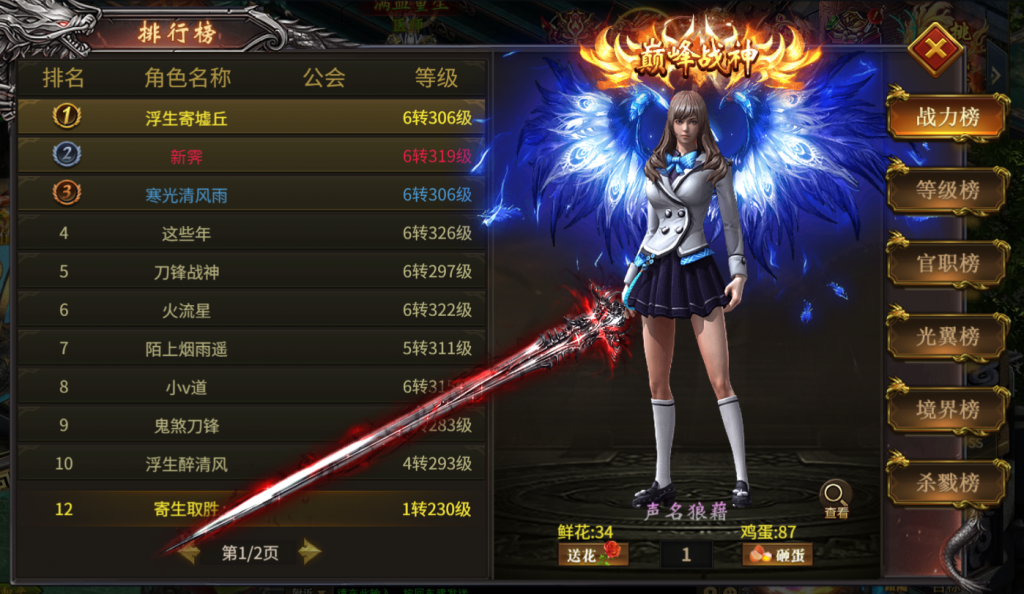Throw an egg with the 砸蛋 button
Viewport: 1024px width, 594px height.
(776, 554)
